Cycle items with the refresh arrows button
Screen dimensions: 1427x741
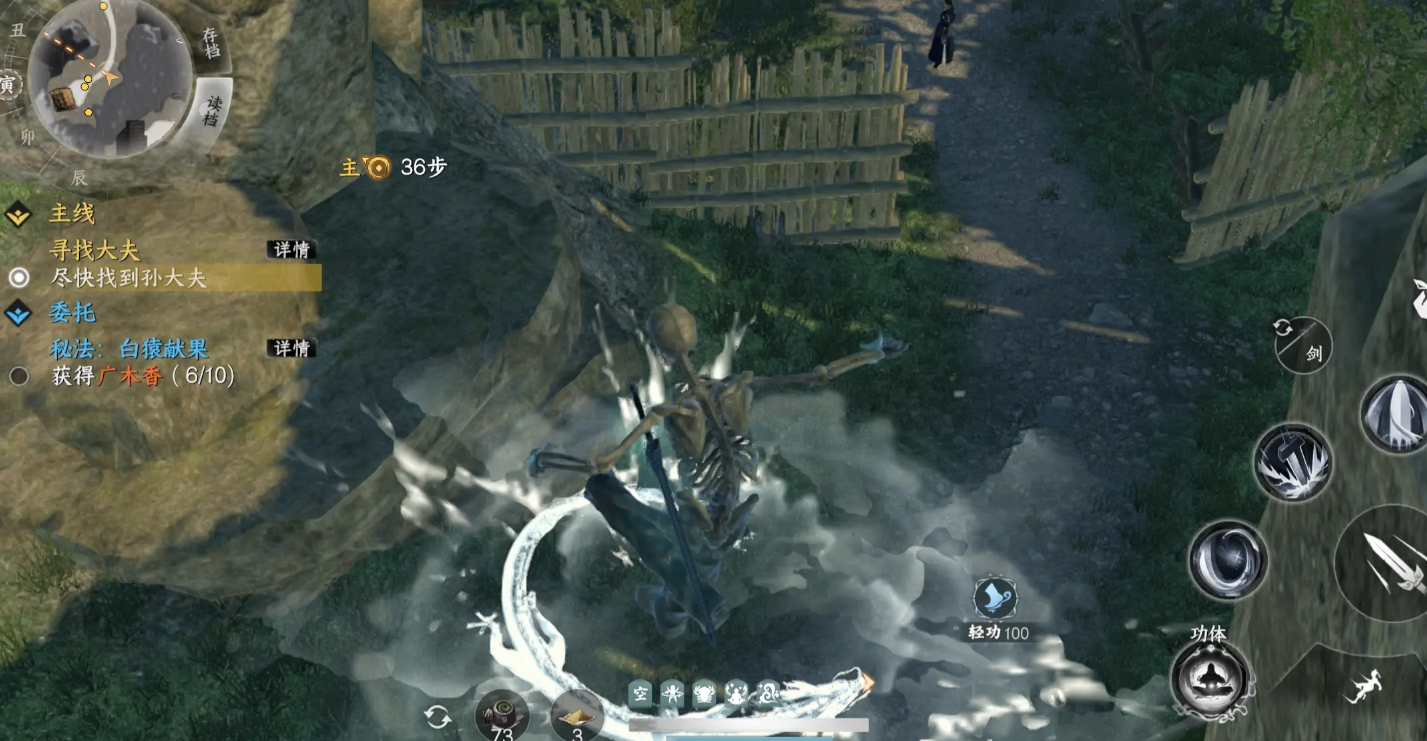click(x=437, y=716)
